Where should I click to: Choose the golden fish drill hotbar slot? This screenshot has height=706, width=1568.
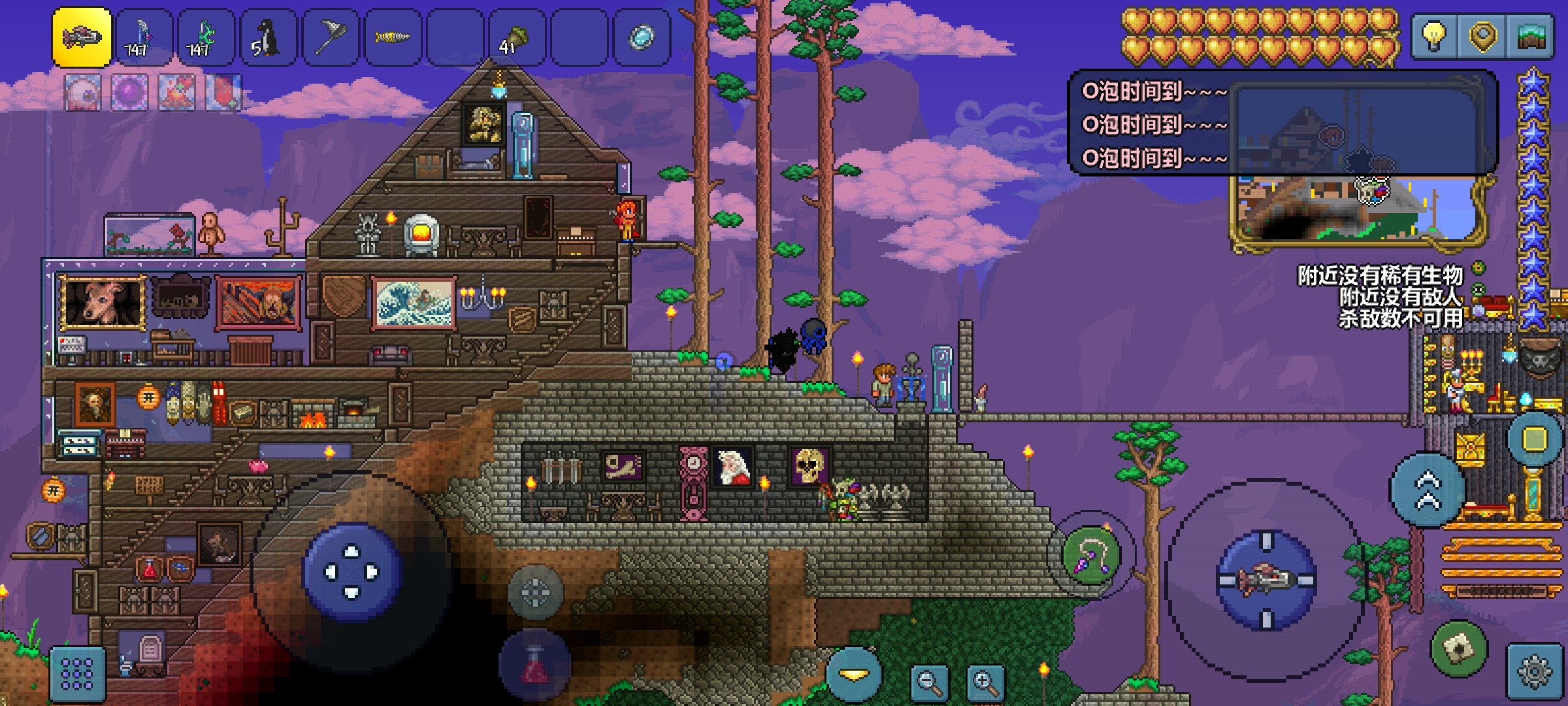pos(393,37)
